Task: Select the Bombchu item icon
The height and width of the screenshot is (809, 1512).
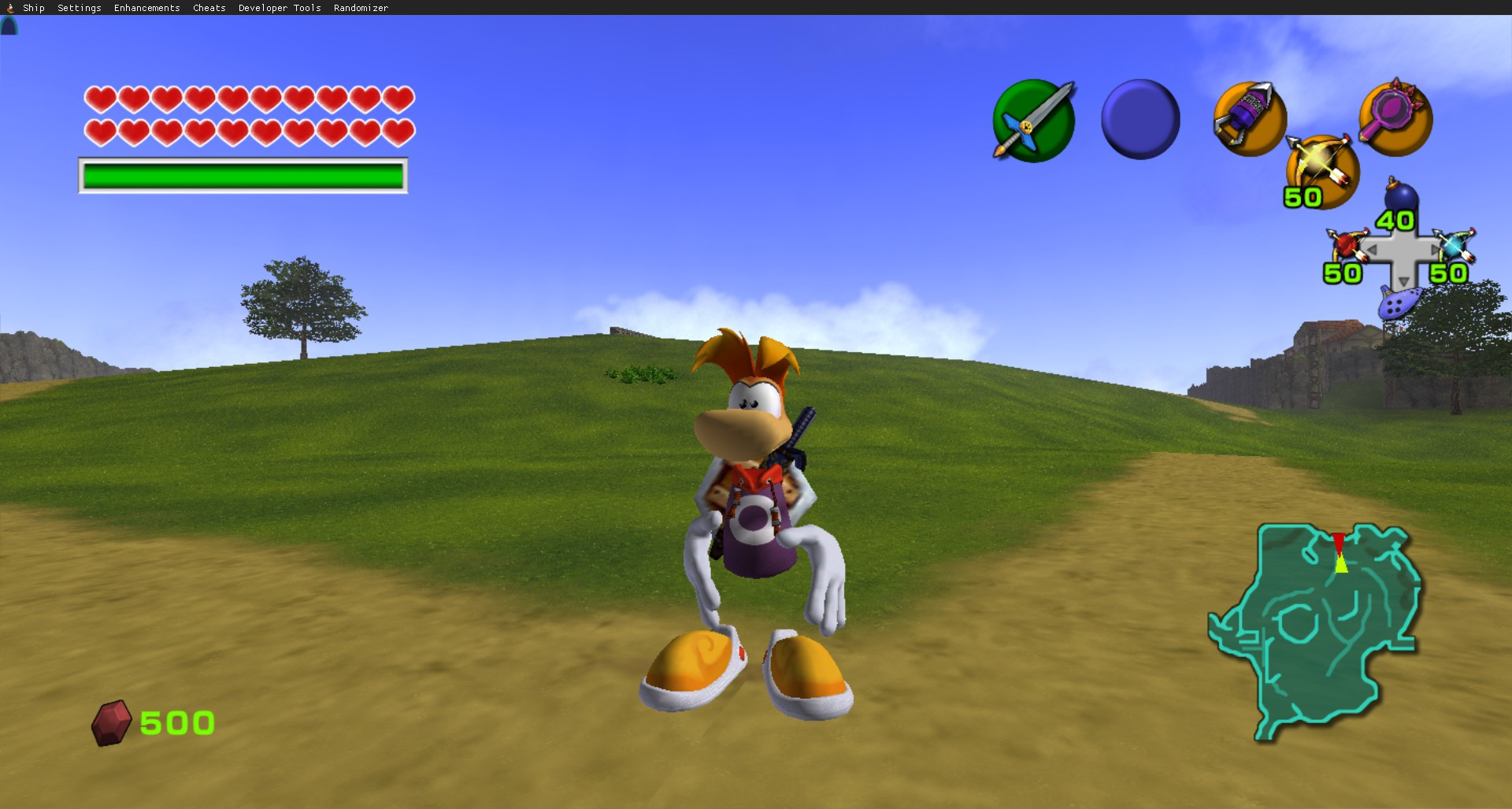Action: pyautogui.click(x=1249, y=118)
